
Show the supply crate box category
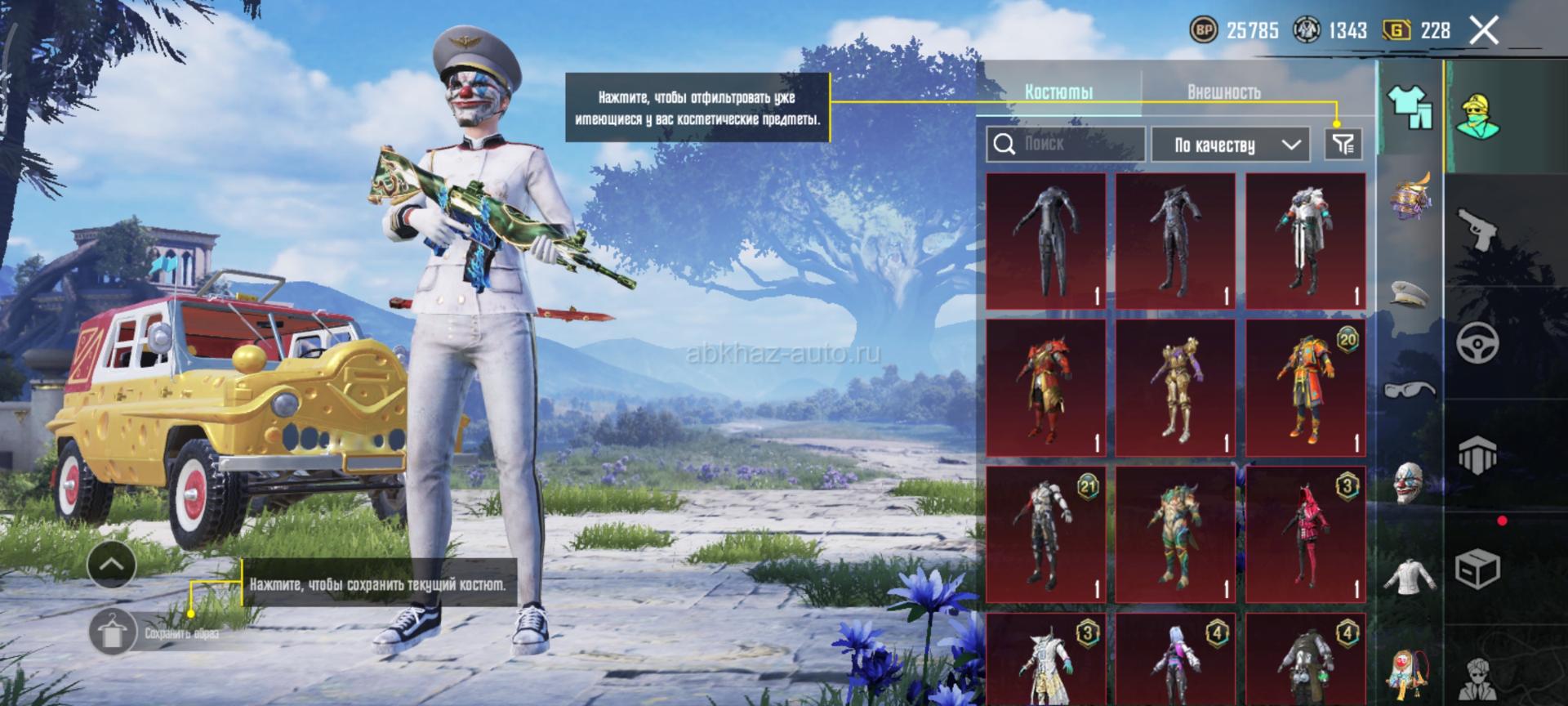[x=1477, y=566]
